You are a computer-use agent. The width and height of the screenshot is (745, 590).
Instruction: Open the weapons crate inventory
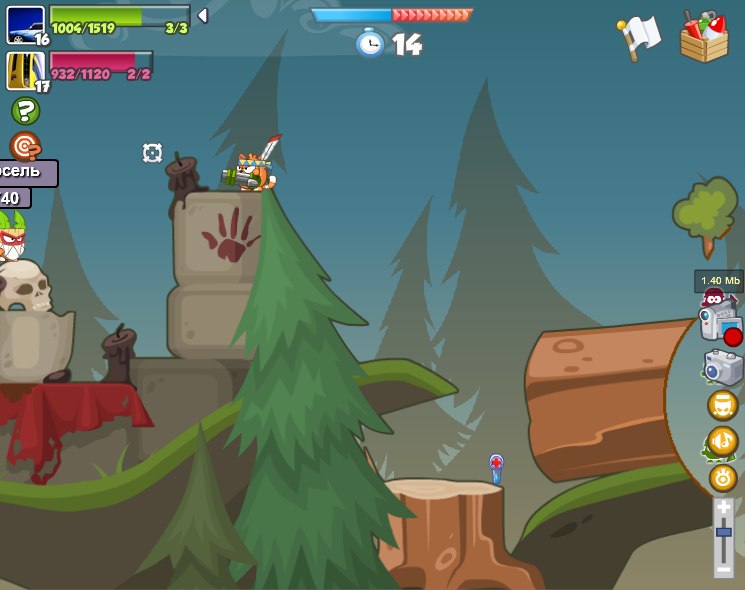tap(704, 37)
